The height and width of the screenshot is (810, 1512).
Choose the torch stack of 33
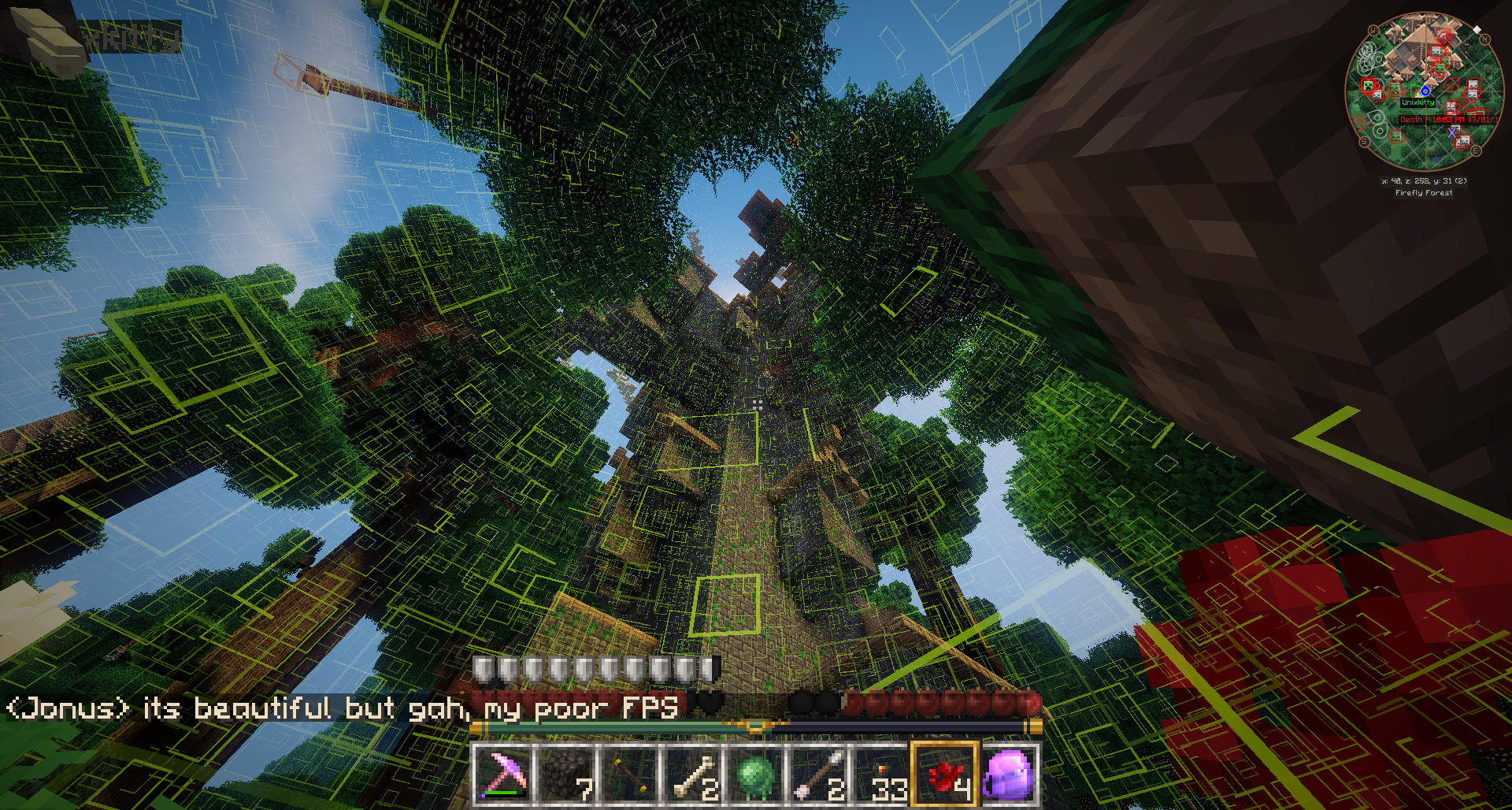point(882,774)
